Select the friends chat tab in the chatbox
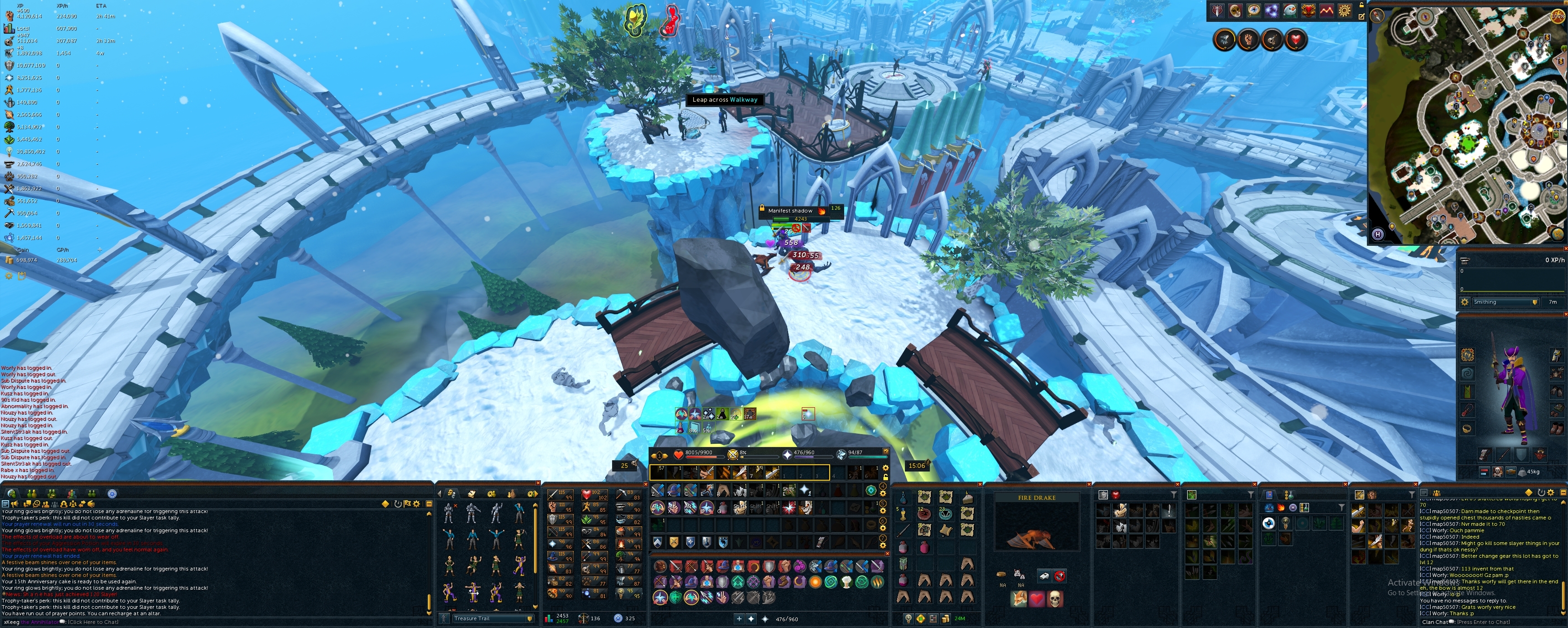The height and width of the screenshot is (628, 1568). (31, 494)
